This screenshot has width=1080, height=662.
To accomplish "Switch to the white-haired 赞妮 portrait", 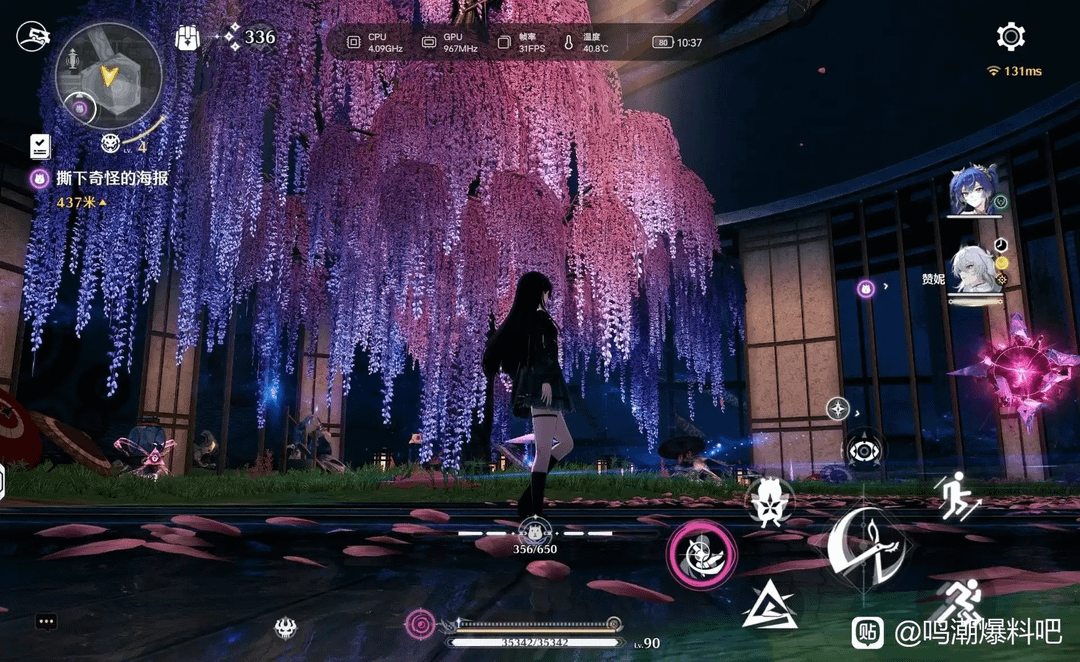I will [x=974, y=269].
